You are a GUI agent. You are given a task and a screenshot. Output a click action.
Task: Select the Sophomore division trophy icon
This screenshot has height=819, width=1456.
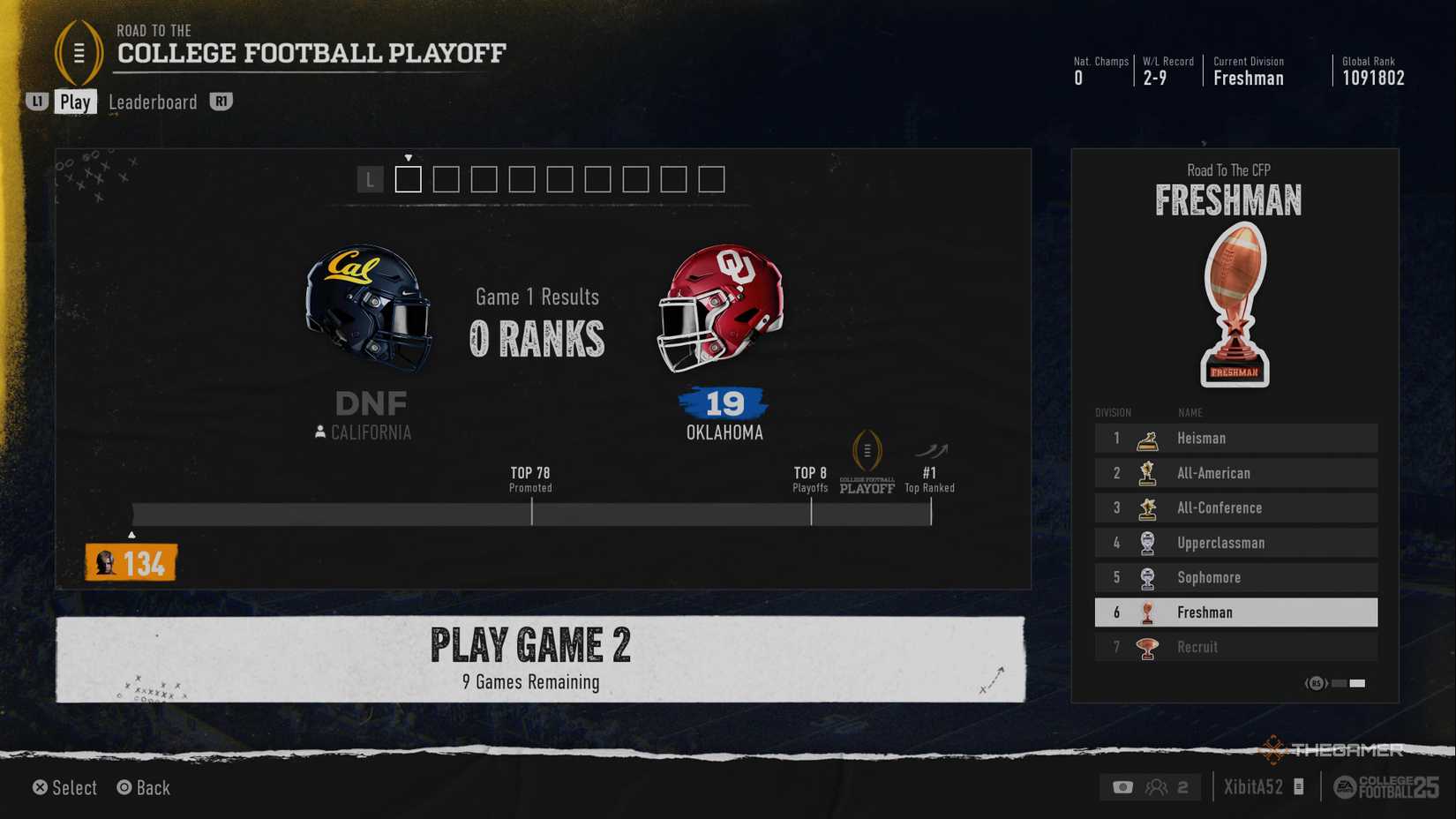click(x=1147, y=577)
